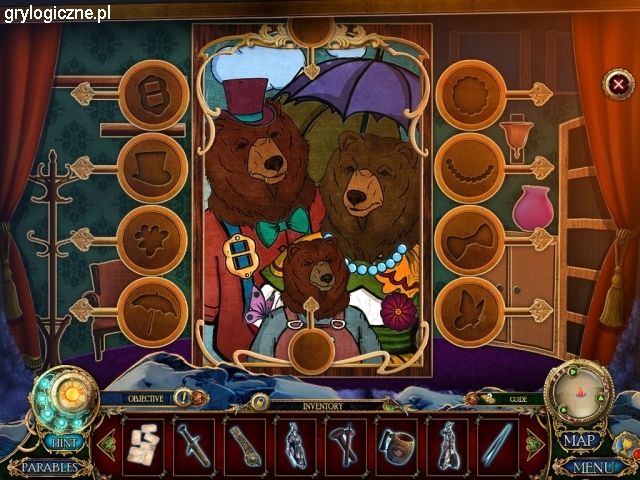Open the strategy Guide

(x=516, y=398)
